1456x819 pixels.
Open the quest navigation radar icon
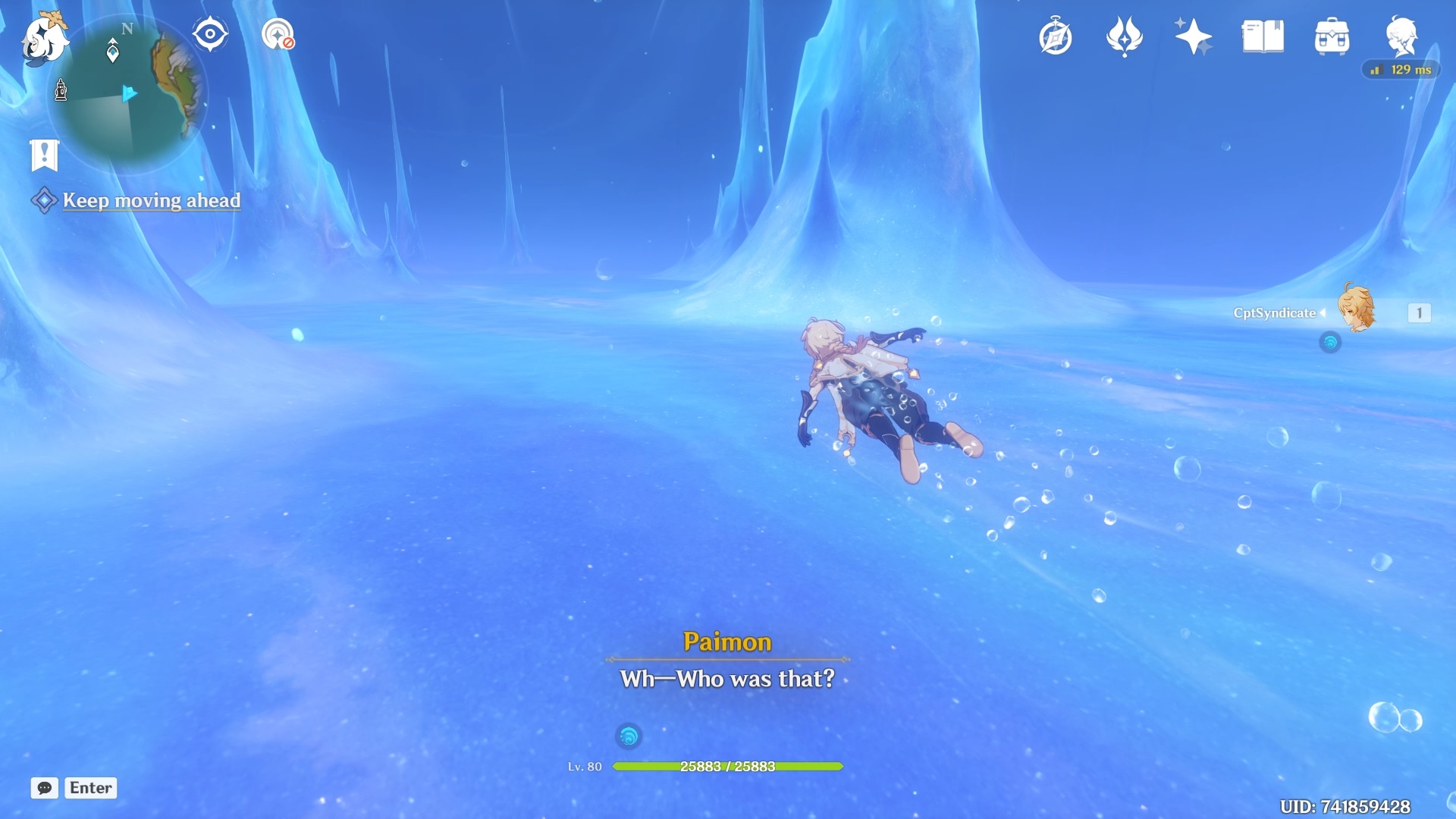click(x=278, y=35)
